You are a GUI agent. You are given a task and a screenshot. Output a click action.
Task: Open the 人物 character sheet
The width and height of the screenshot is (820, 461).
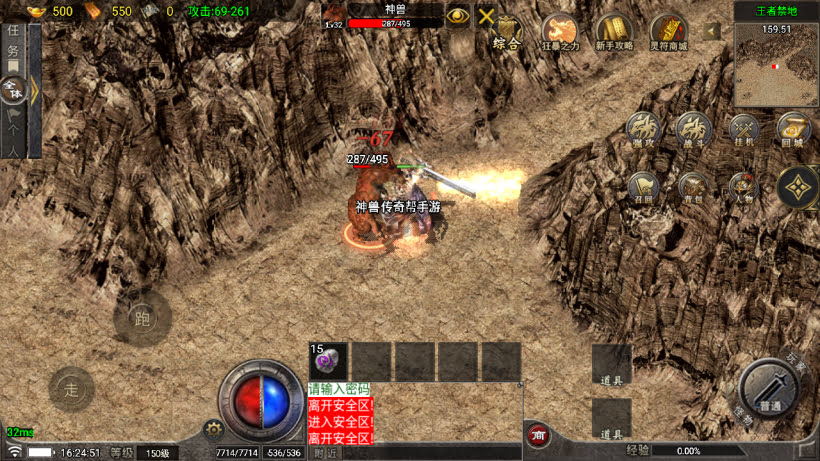742,188
